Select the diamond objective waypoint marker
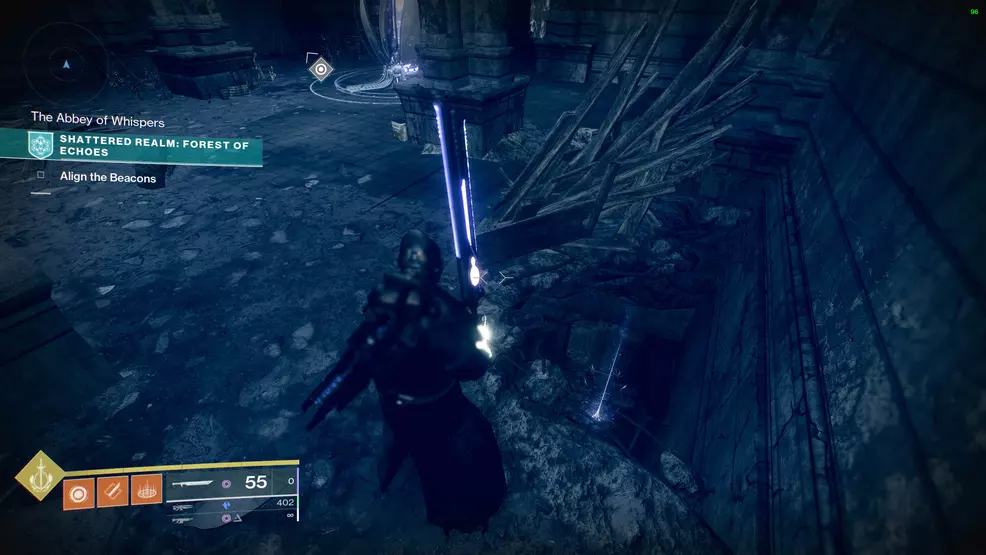The height and width of the screenshot is (555, 986). [x=320, y=69]
